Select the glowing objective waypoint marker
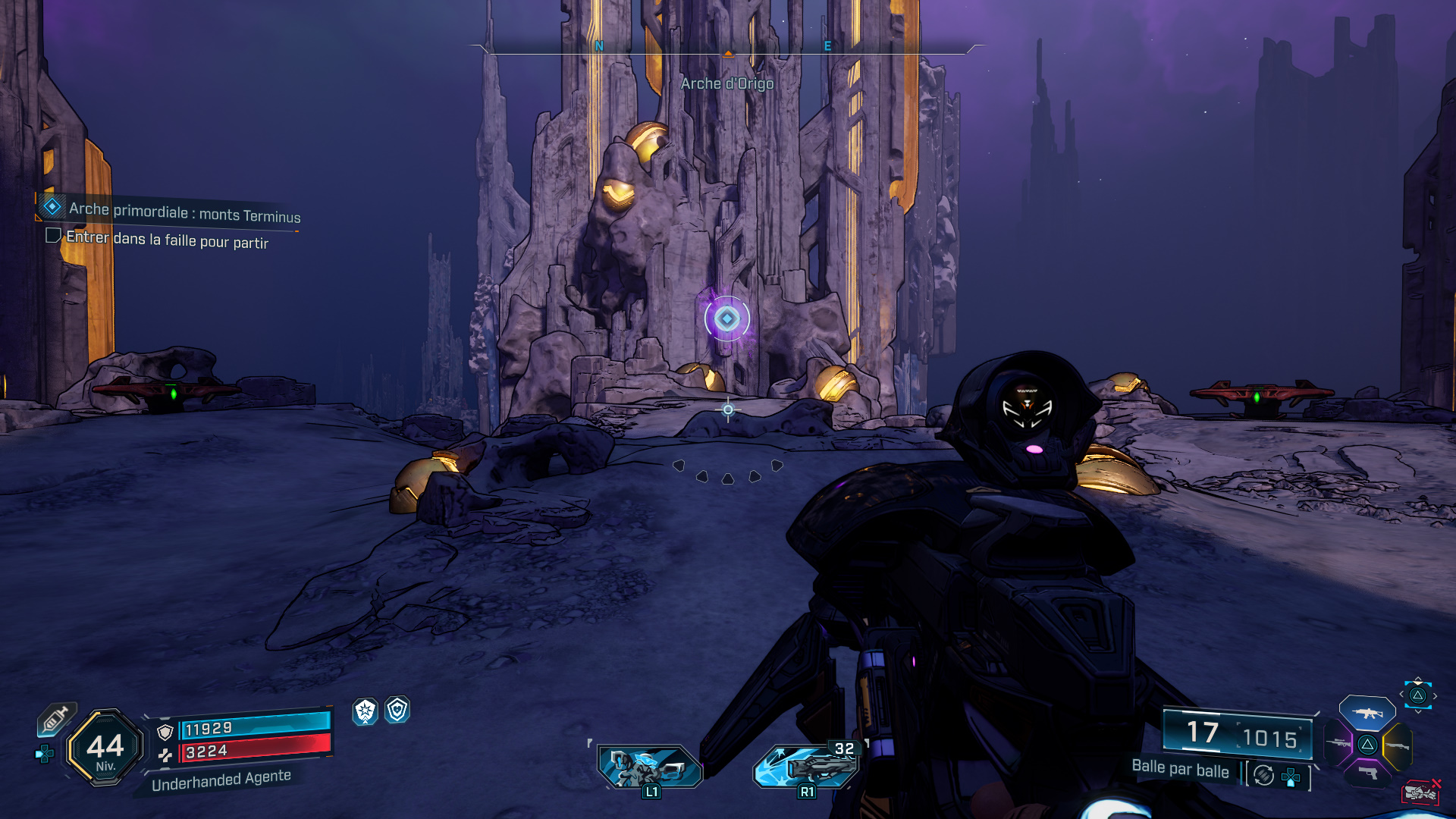 726,318
